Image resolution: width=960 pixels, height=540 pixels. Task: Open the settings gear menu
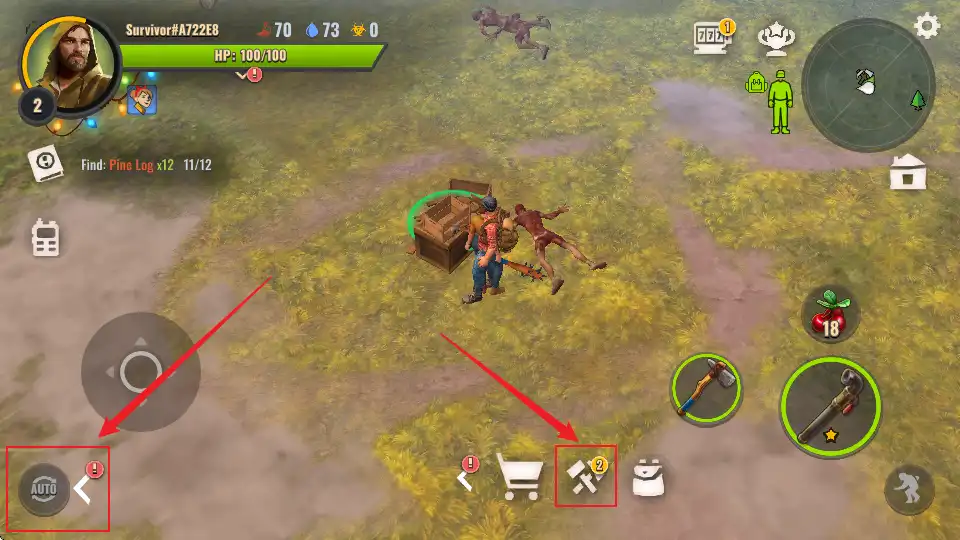point(927,26)
